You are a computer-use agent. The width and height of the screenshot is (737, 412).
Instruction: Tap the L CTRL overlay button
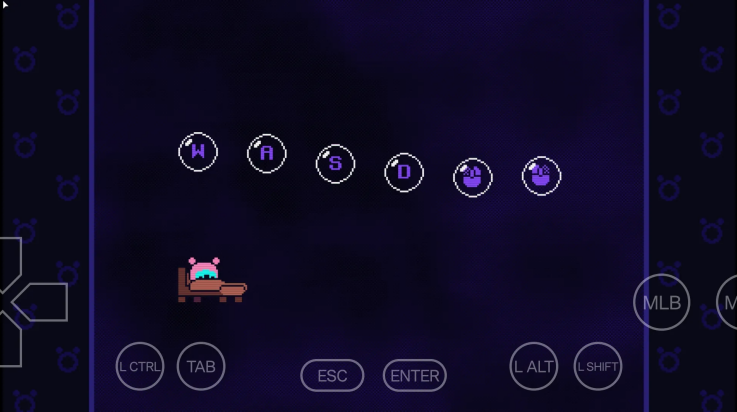pyautogui.click(x=140, y=366)
